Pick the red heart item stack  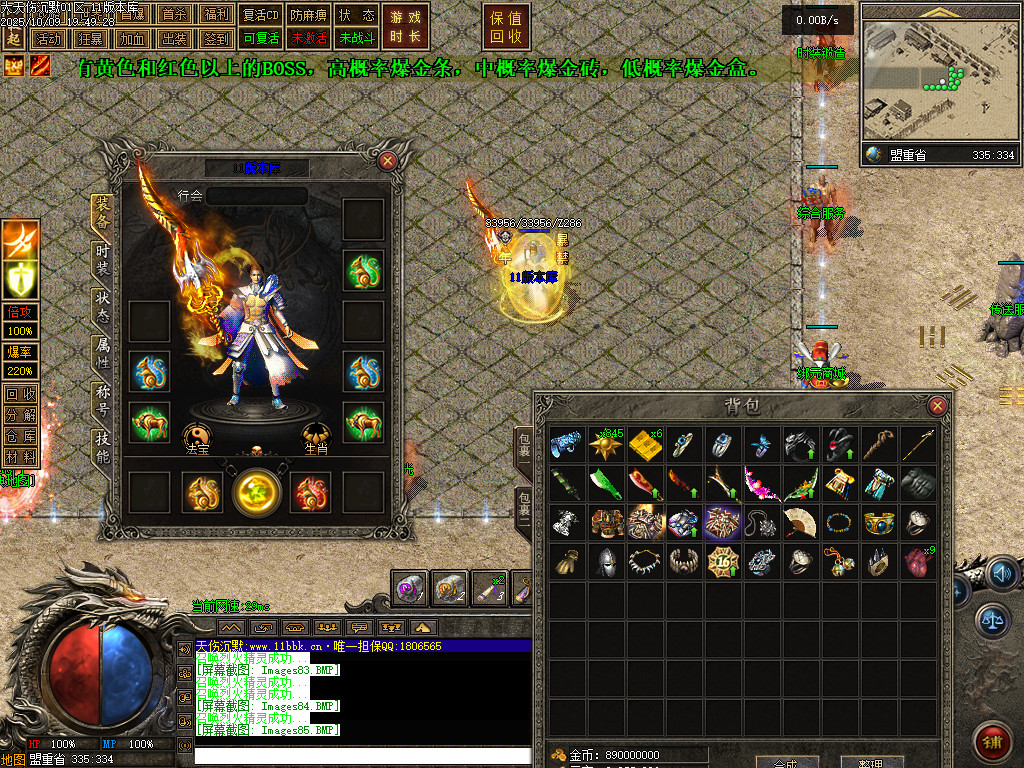point(917,560)
